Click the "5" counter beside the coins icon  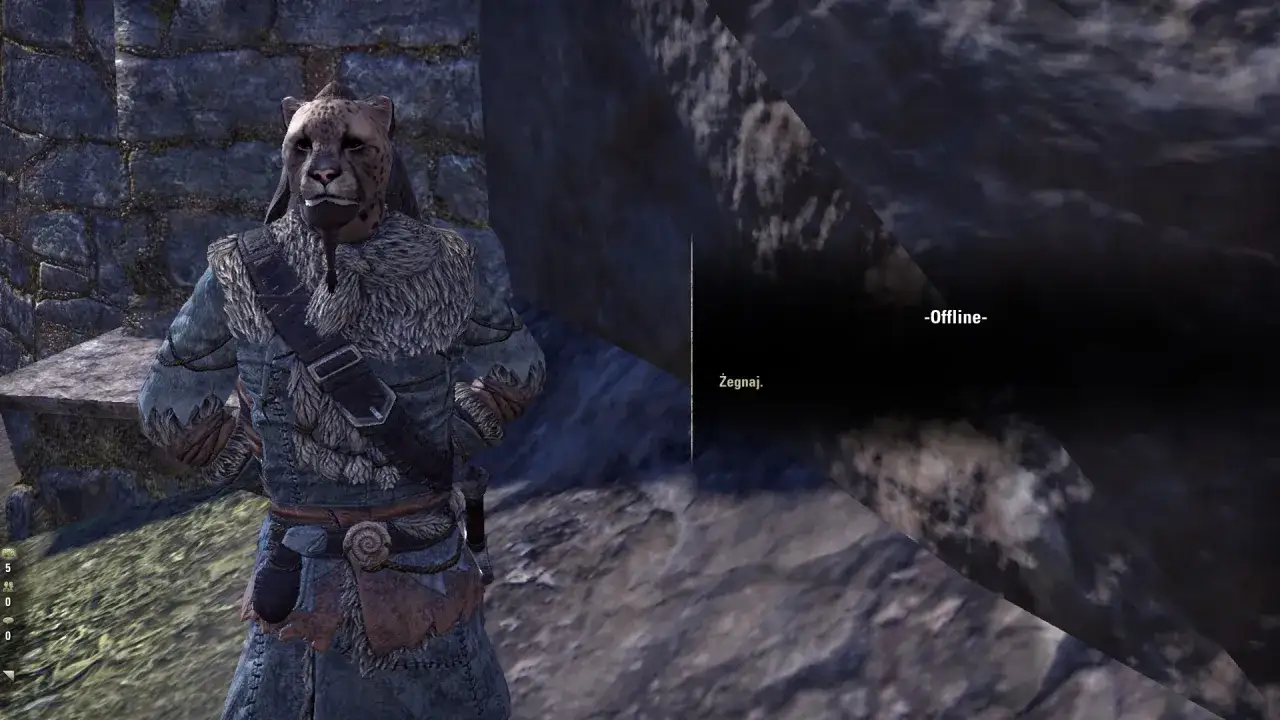[7, 567]
